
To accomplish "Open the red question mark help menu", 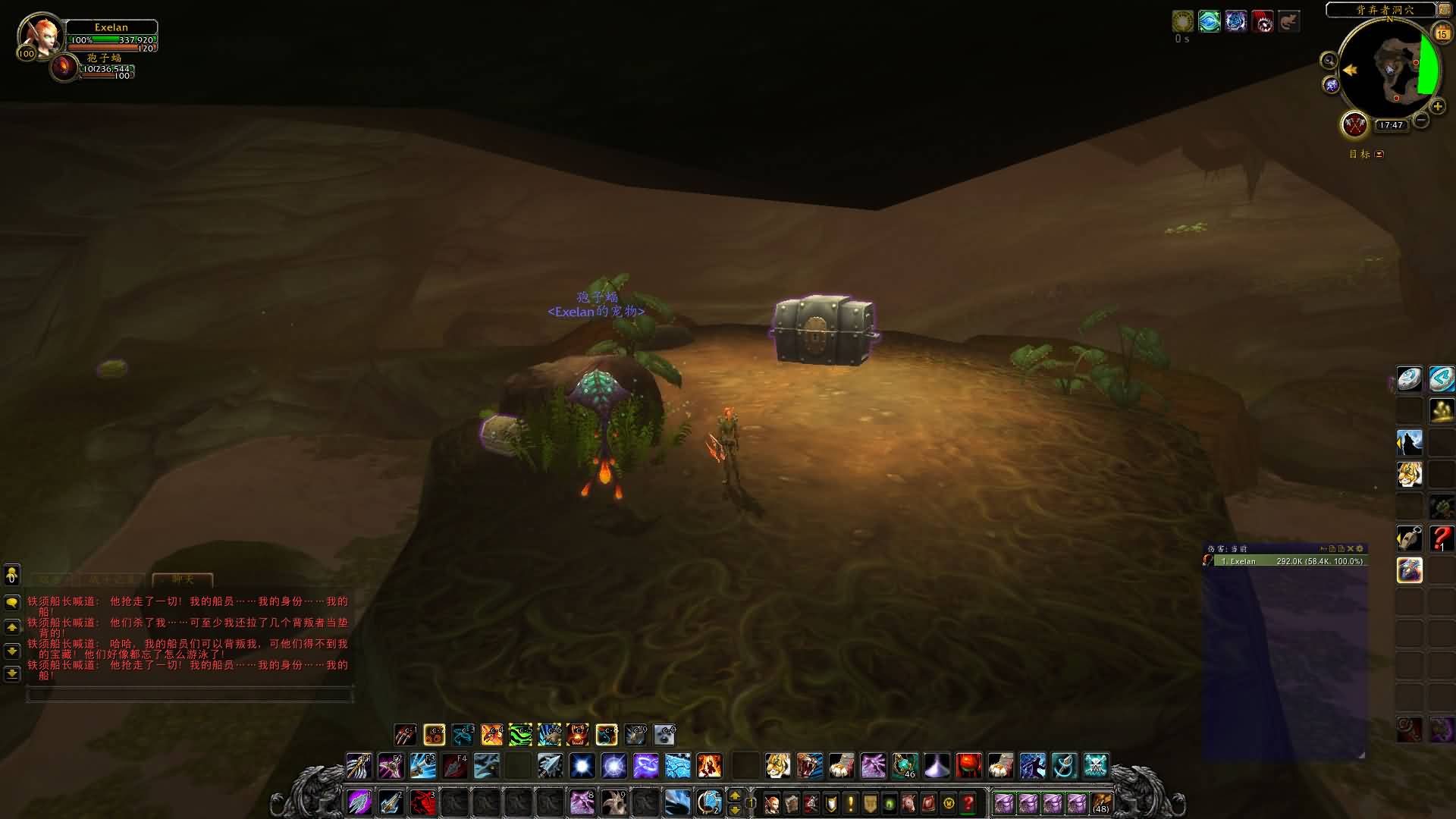I will tap(968, 802).
